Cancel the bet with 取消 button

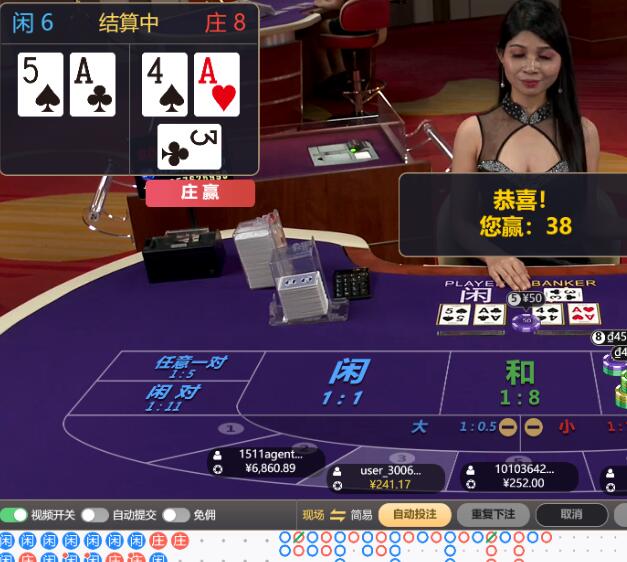click(571, 515)
